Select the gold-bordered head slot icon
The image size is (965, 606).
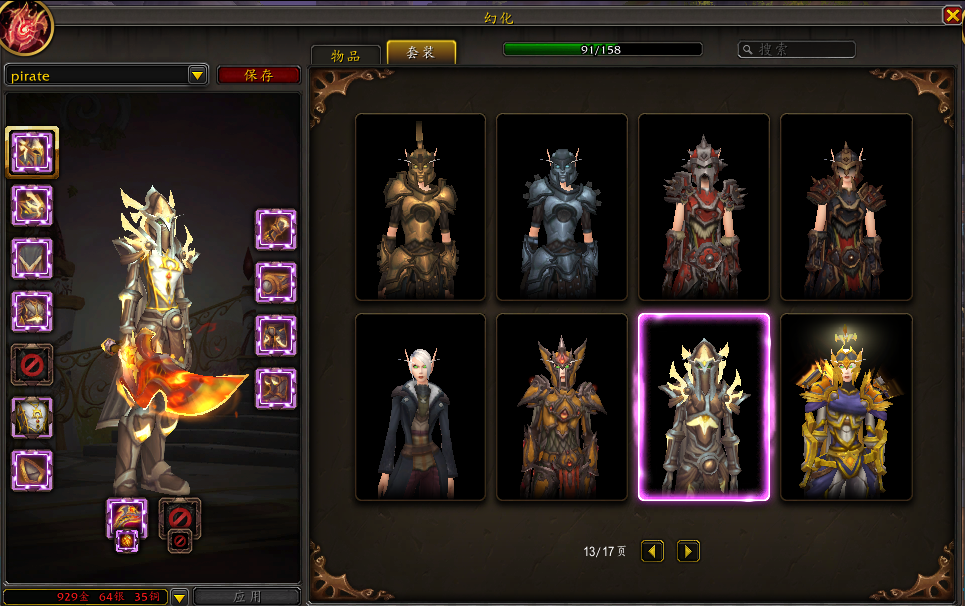click(x=31, y=151)
